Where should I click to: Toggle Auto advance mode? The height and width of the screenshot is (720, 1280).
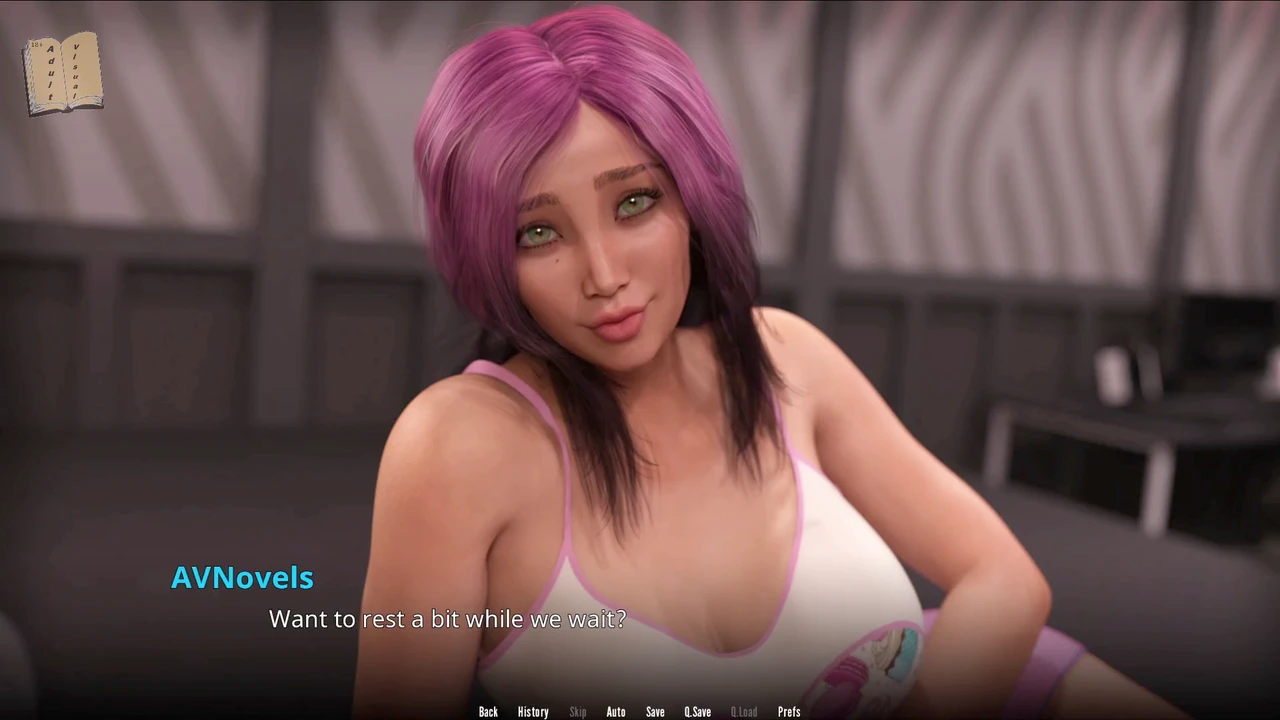click(x=616, y=712)
